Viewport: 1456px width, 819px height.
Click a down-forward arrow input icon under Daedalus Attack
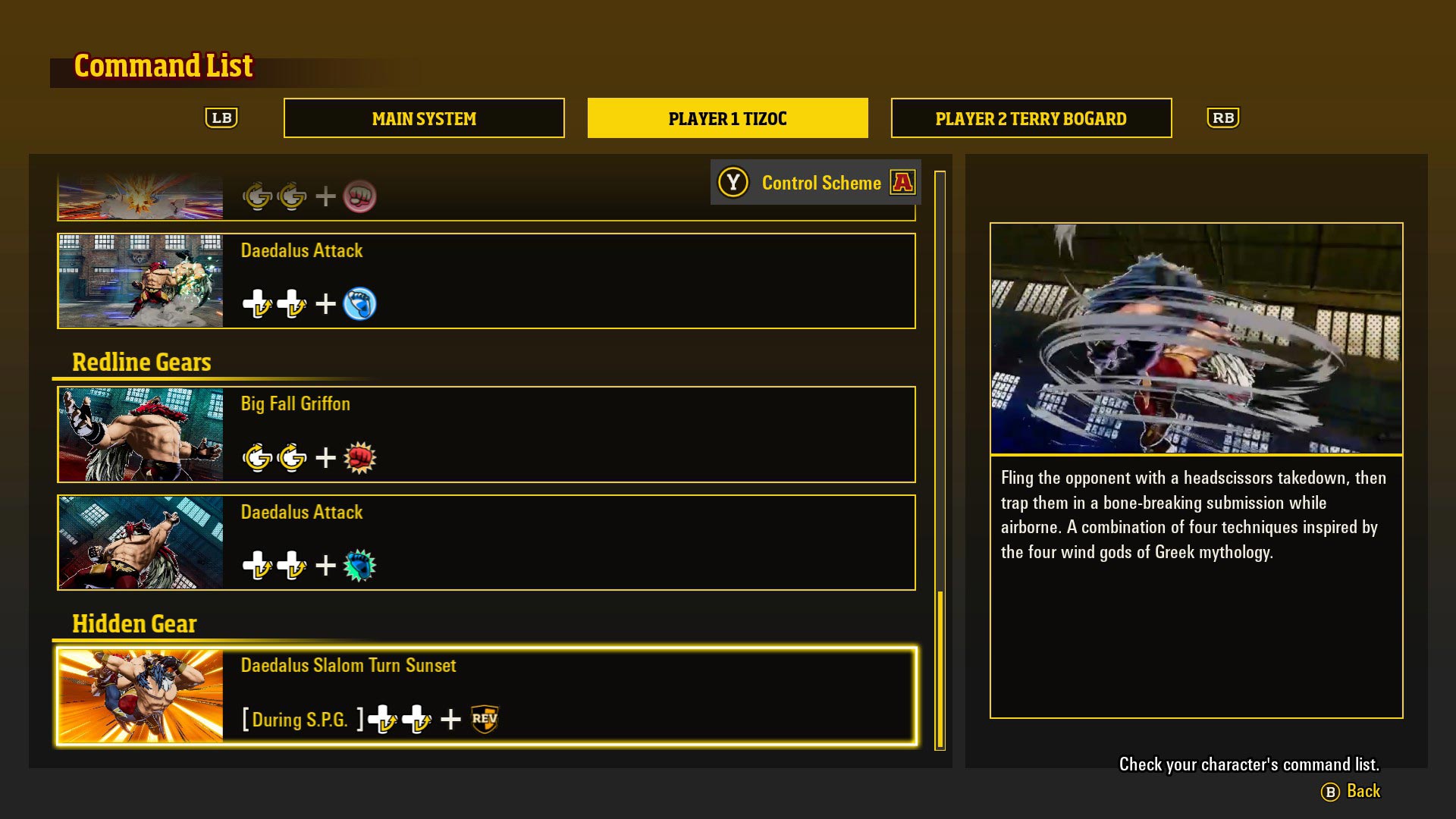[258, 303]
